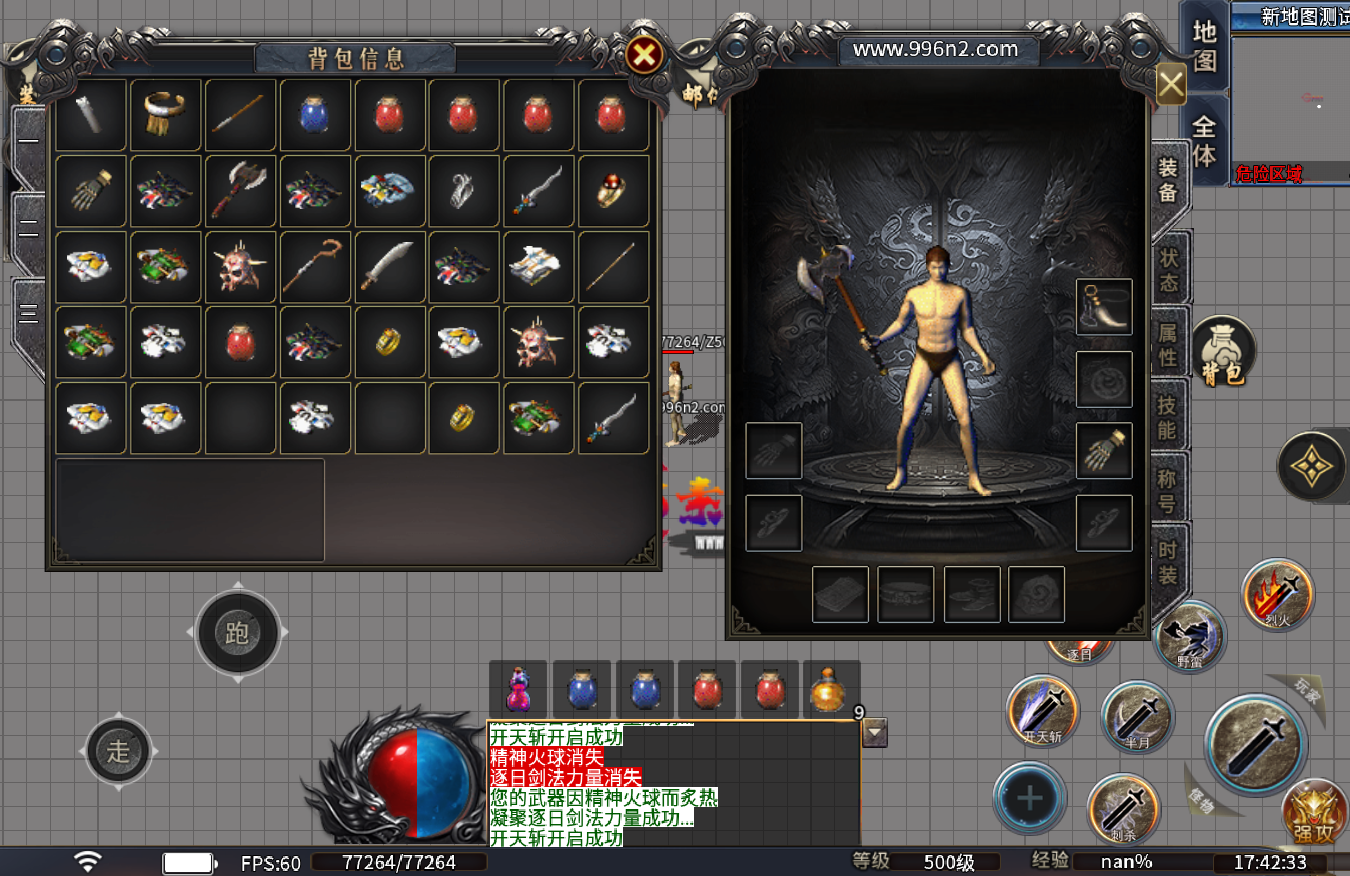Switch to the 技能 skills tab
Viewport: 1350px width, 876px height.
(x=1169, y=417)
